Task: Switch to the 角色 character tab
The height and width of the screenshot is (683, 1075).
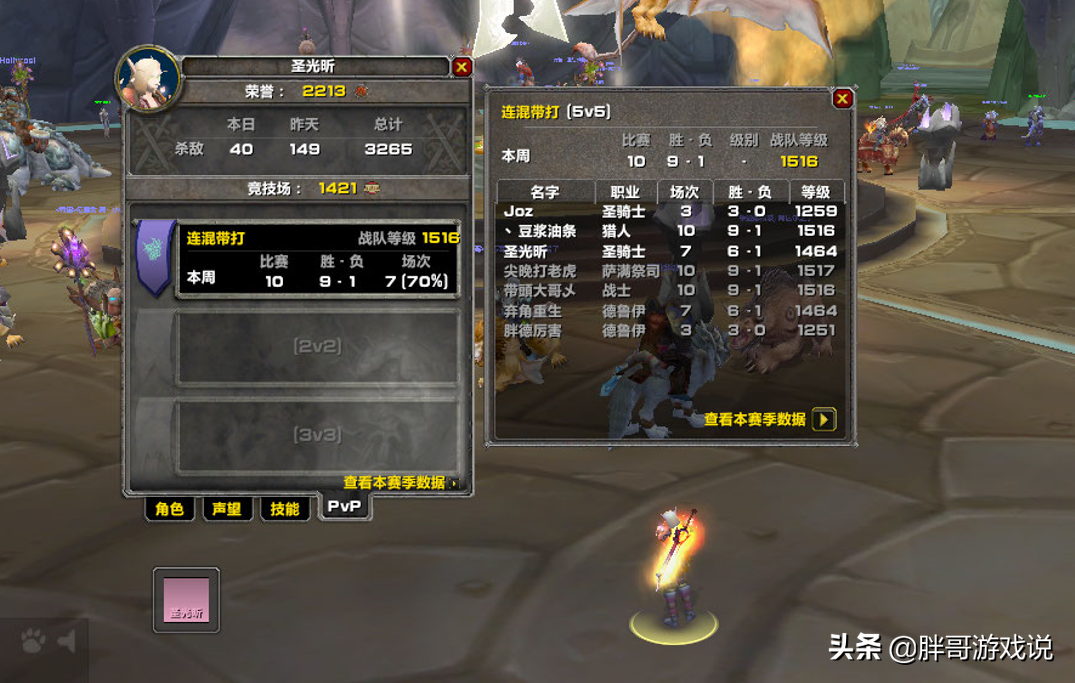Action: (169, 509)
